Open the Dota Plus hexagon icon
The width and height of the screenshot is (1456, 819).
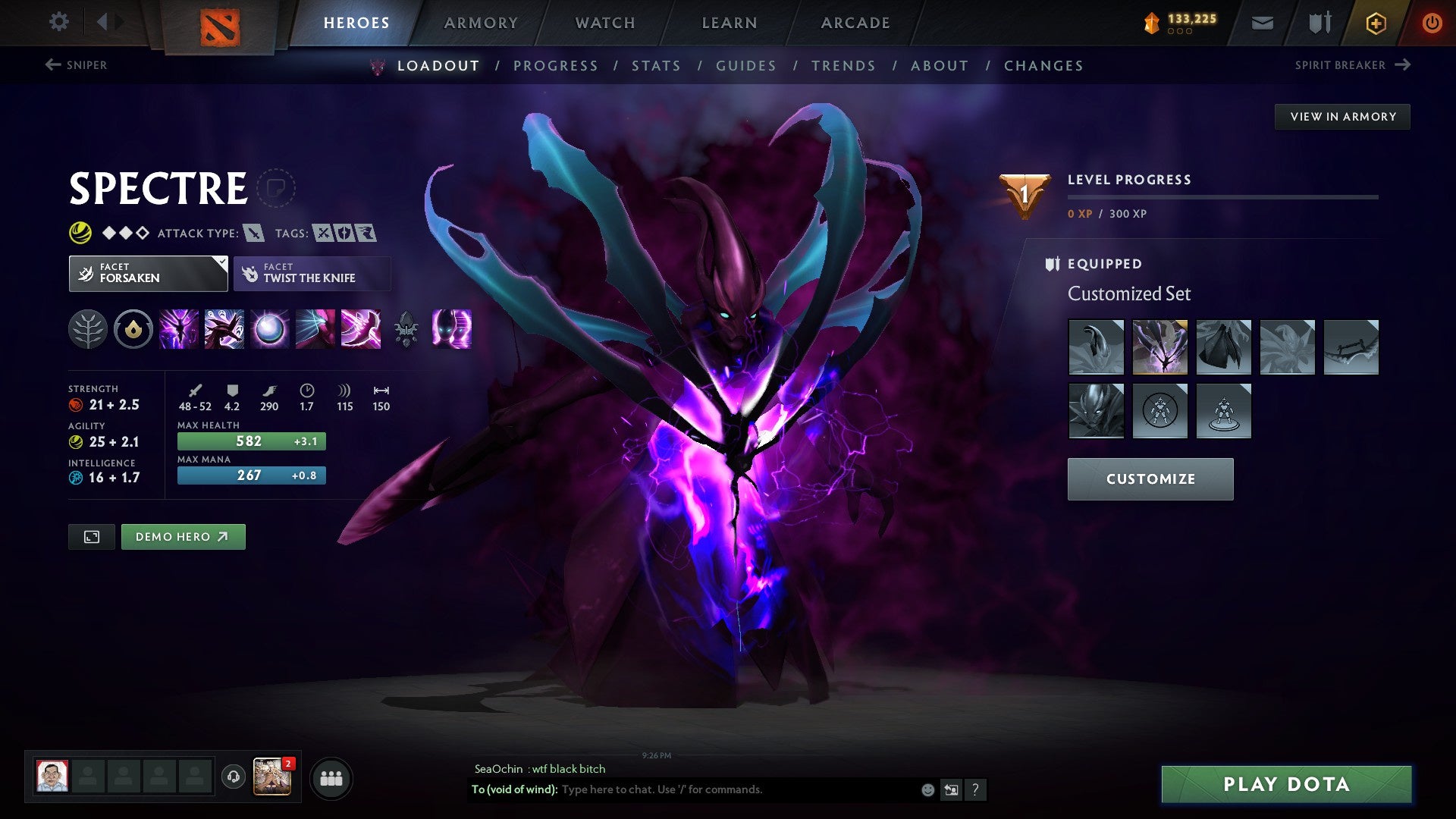1376,23
